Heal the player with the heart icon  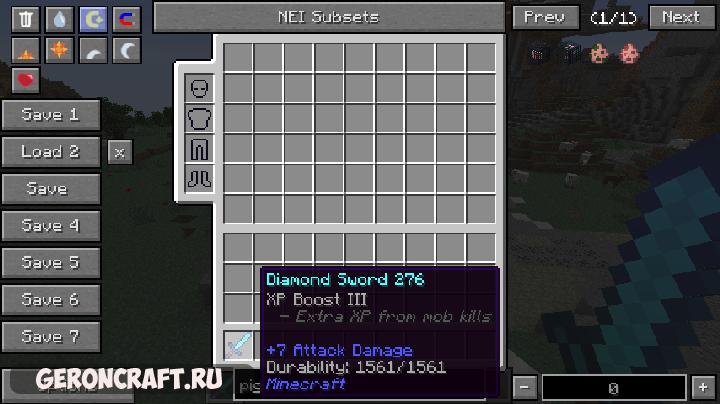[26, 79]
